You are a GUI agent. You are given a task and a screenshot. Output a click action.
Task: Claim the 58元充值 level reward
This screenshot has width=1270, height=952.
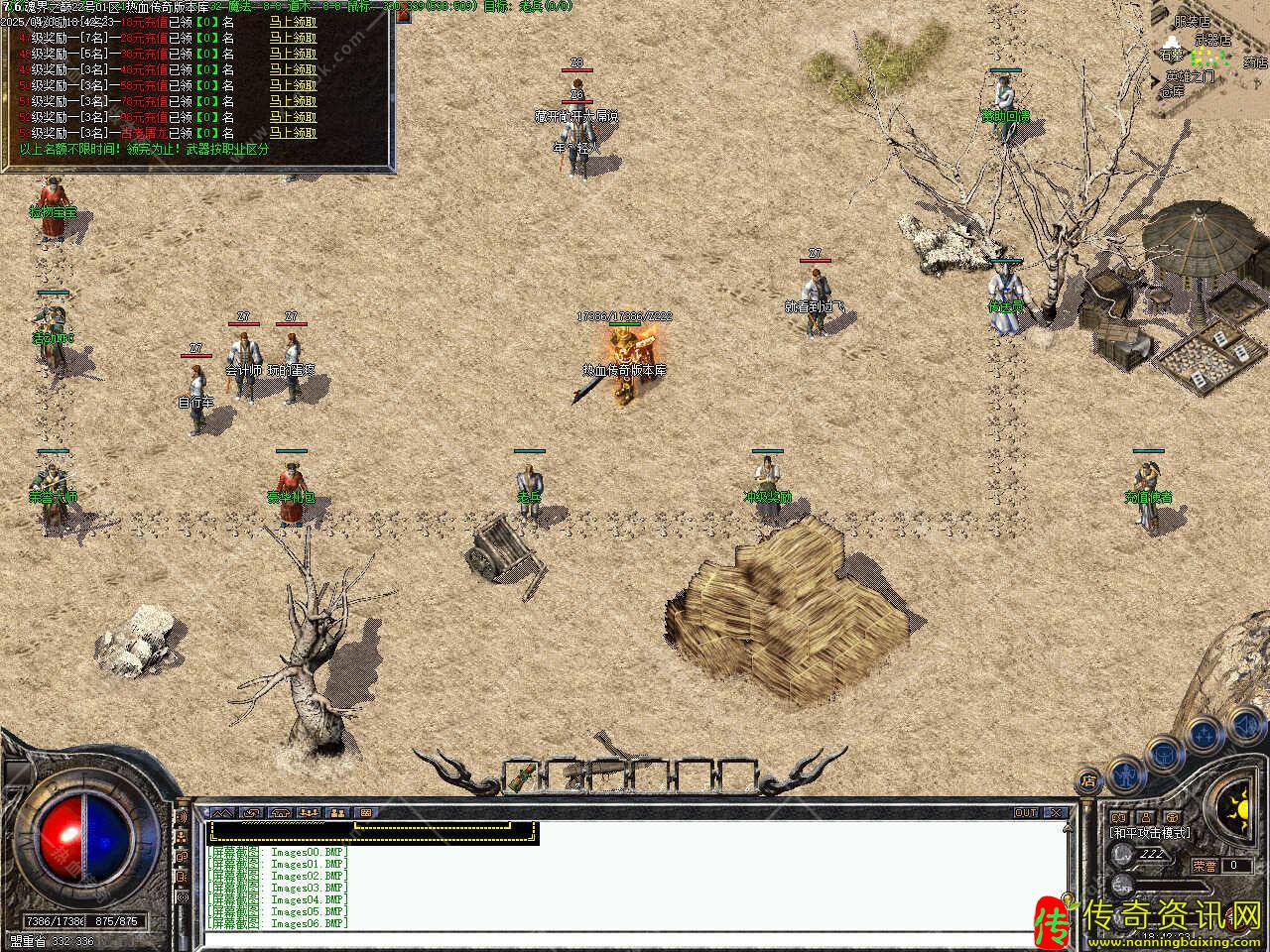pos(293,85)
